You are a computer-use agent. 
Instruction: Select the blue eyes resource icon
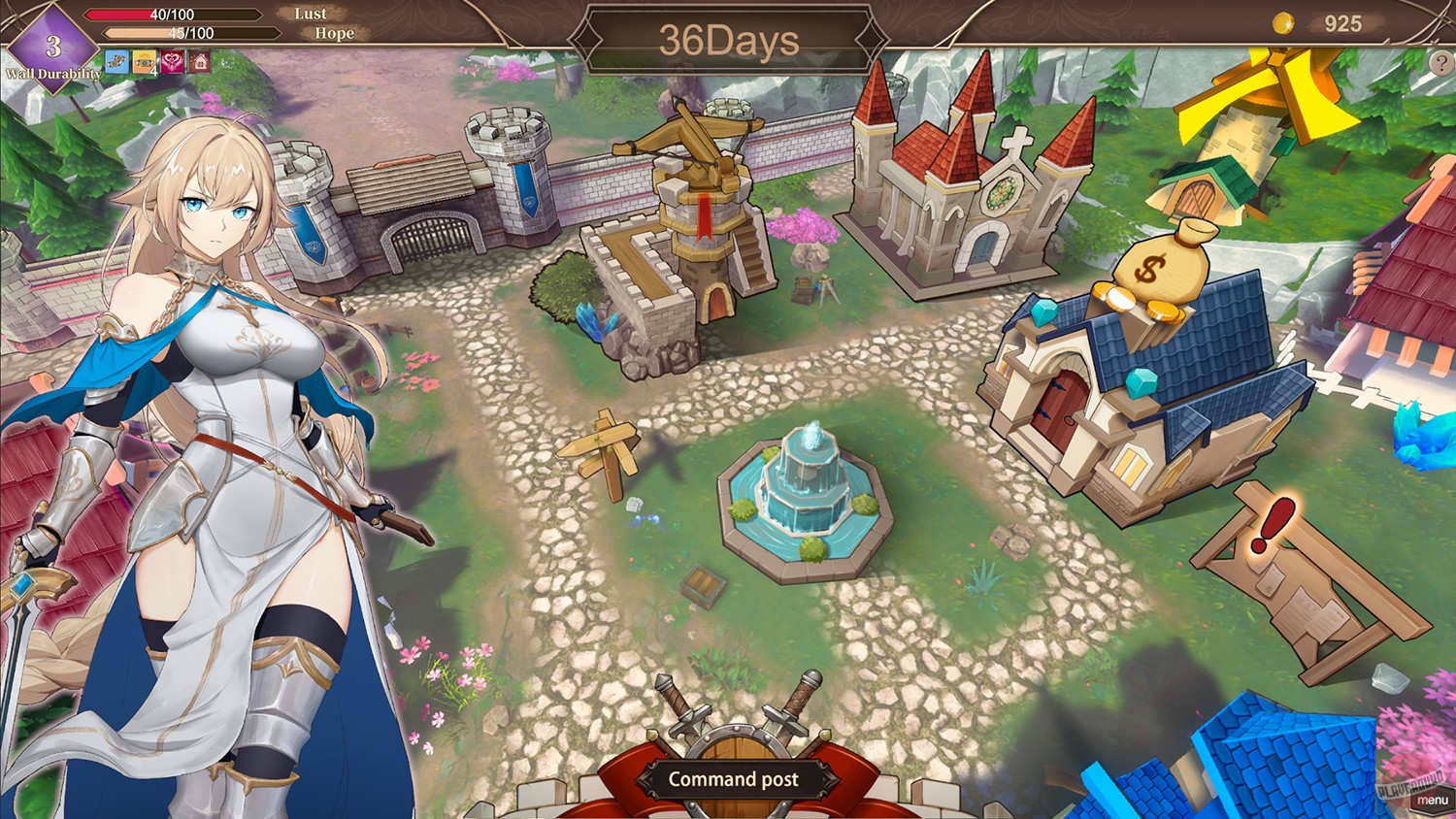[116, 61]
